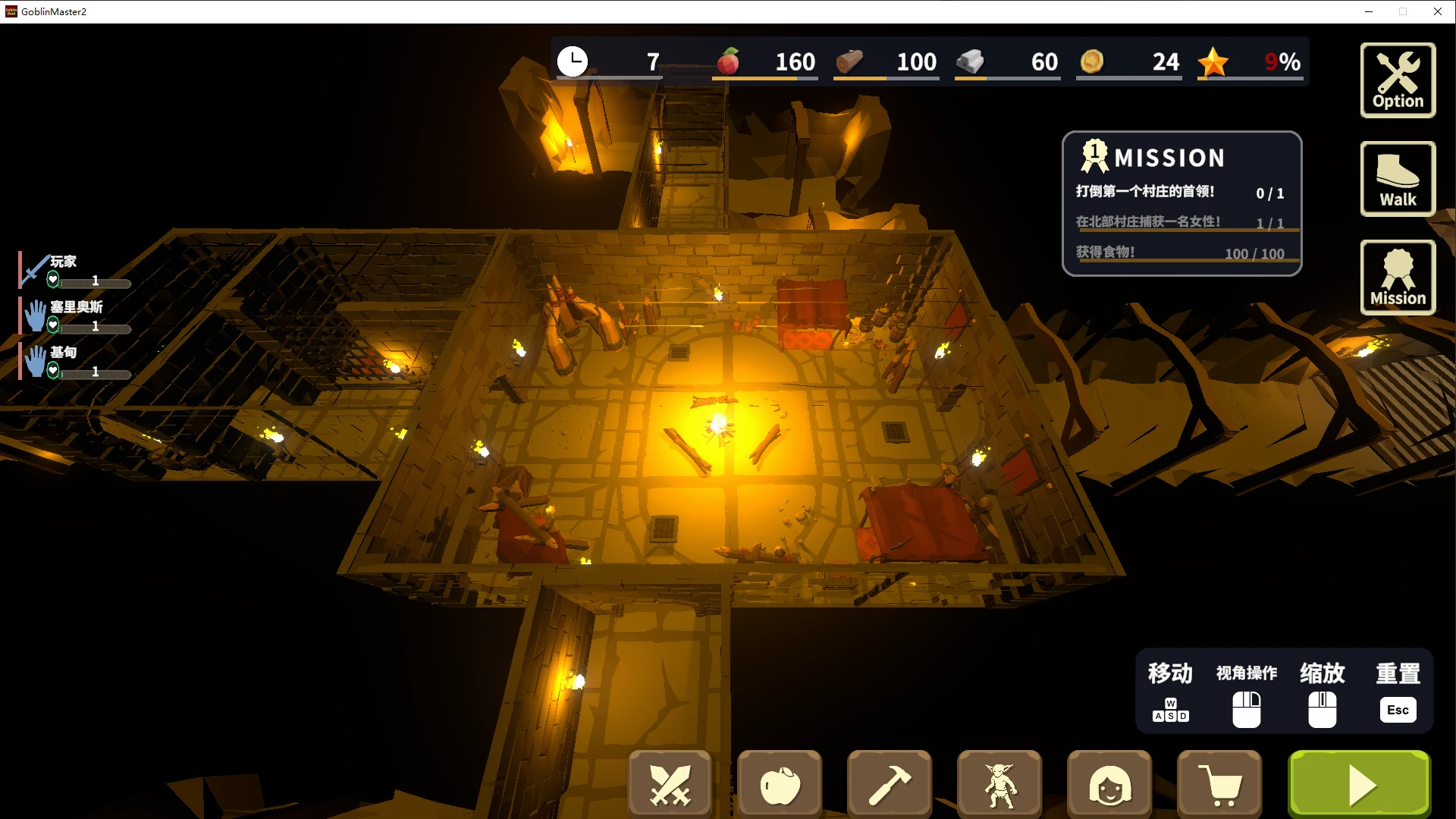Open the goblin units menu
The width and height of the screenshot is (1456, 819).
(x=999, y=784)
